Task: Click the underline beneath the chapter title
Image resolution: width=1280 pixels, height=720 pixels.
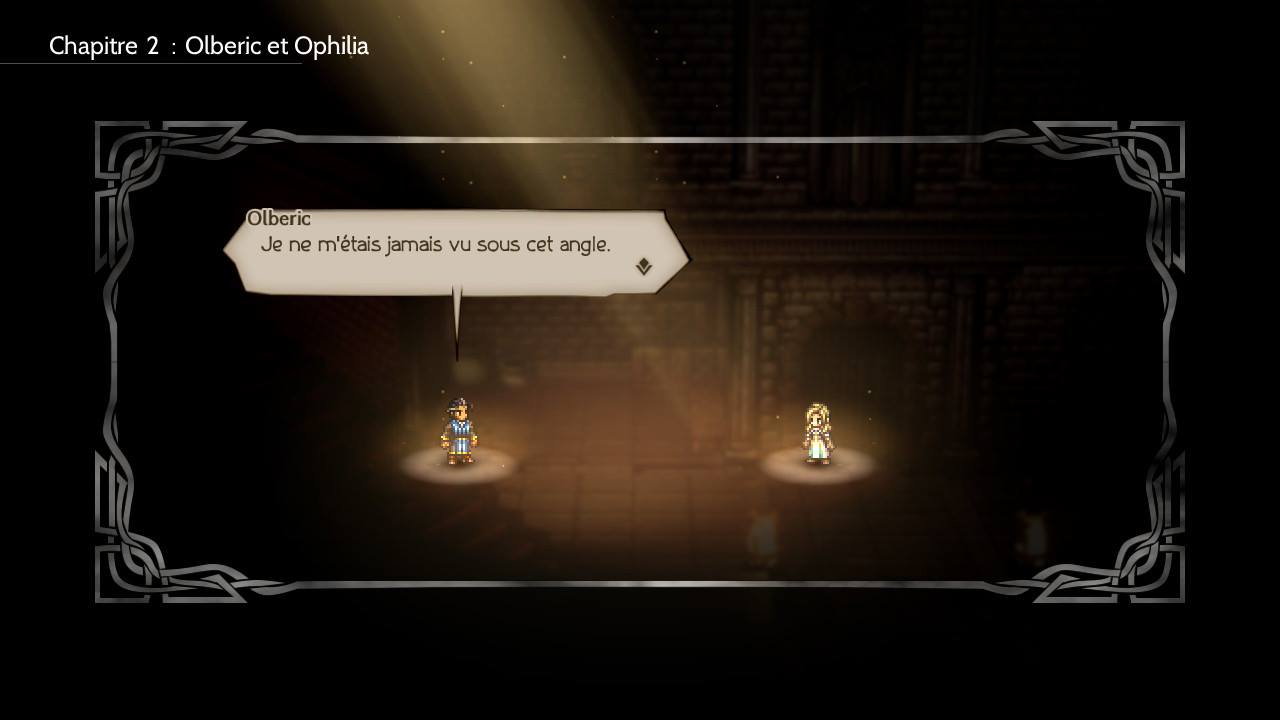Action: (x=150, y=63)
